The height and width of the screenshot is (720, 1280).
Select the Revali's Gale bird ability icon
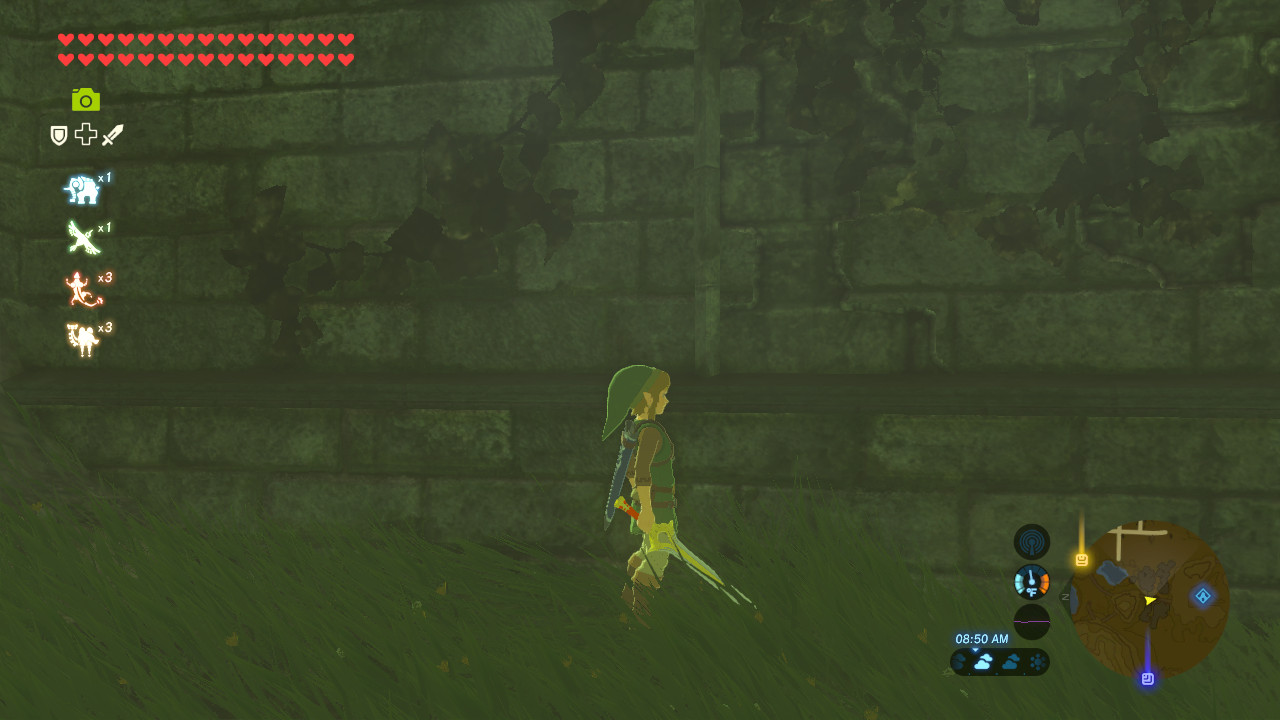(84, 238)
